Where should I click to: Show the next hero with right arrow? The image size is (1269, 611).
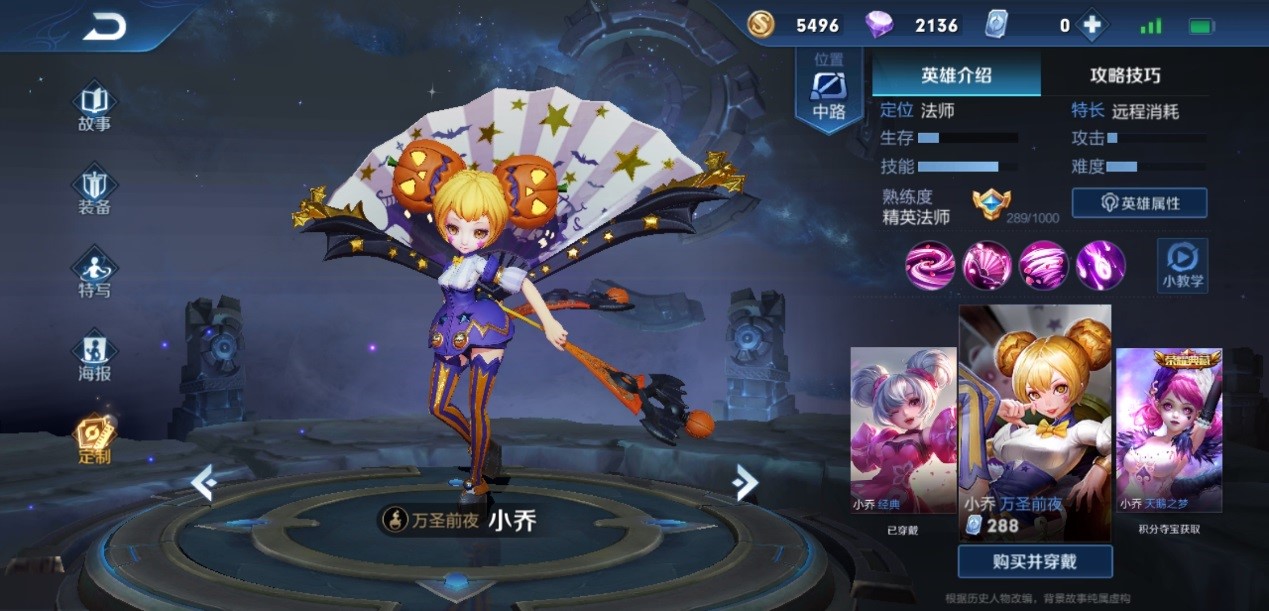tap(745, 483)
